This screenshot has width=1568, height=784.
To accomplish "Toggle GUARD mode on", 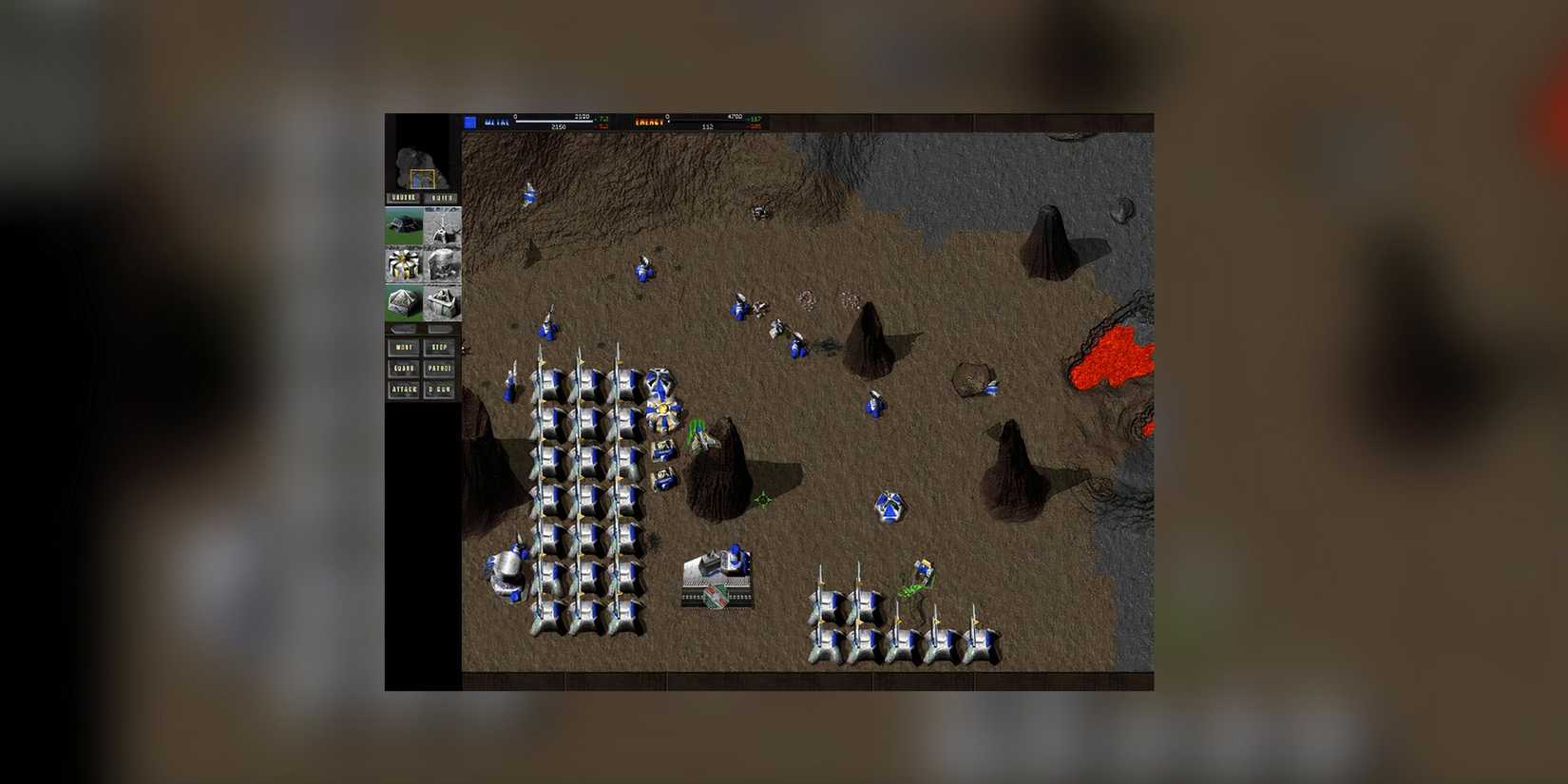I will [x=403, y=369].
